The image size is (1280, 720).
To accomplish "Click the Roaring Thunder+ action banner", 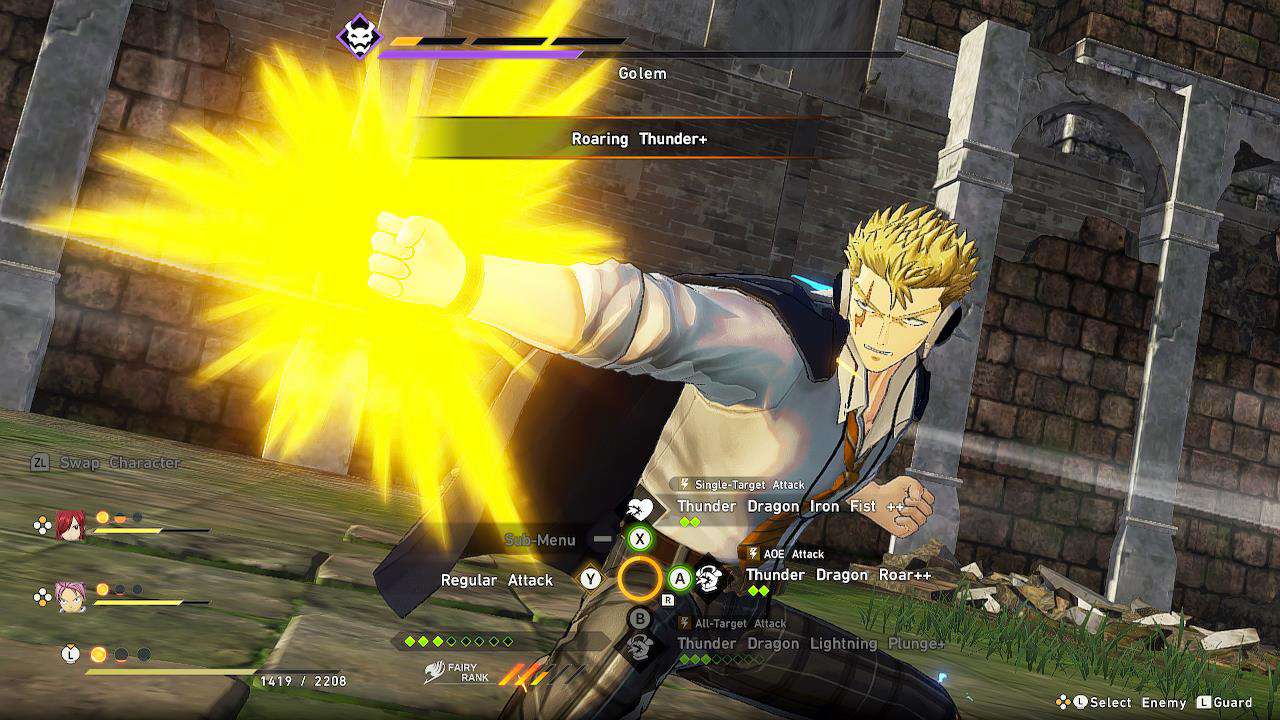I will (640, 140).
